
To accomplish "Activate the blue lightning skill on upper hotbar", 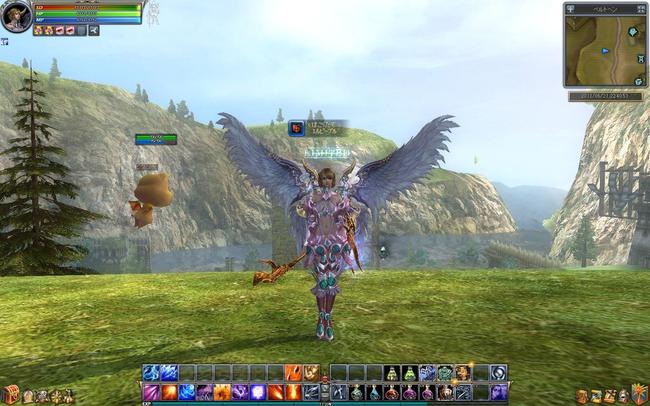I will 169,373.
